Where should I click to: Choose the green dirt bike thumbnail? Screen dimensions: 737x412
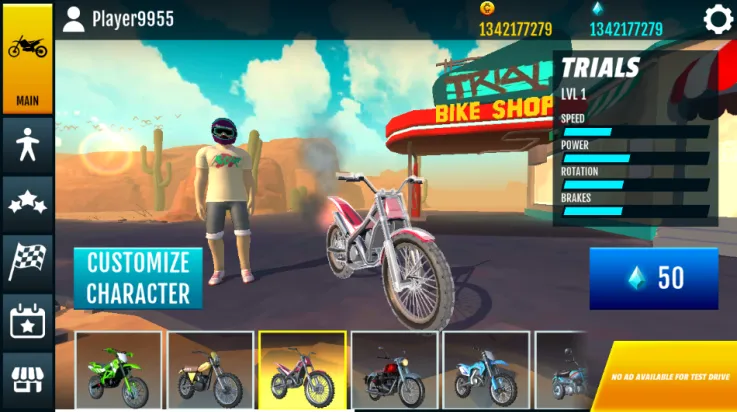click(118, 370)
